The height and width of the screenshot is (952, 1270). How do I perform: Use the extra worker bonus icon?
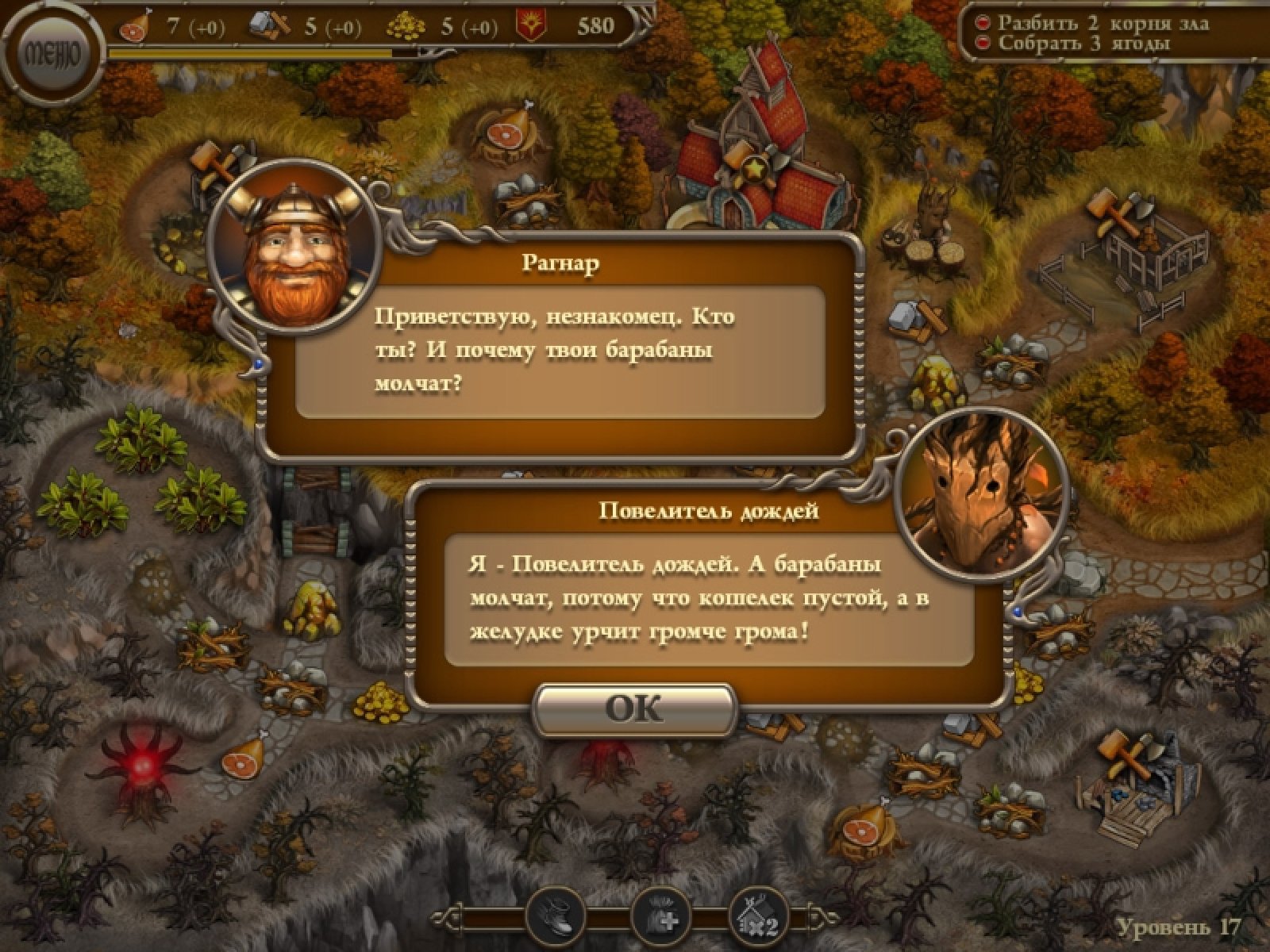point(659,918)
